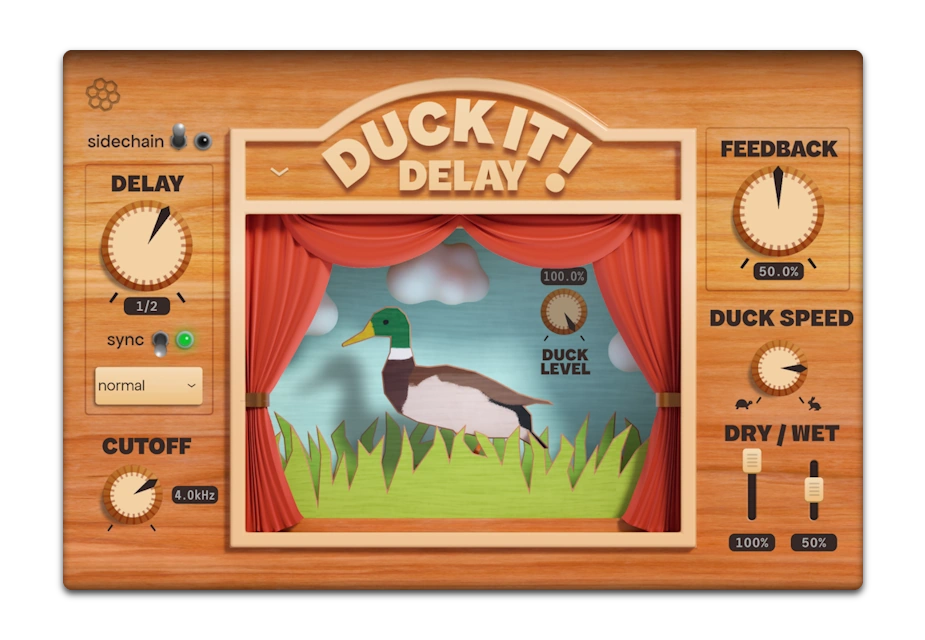Image resolution: width=925 pixels, height=640 pixels.
Task: Toggle the sidechain switch
Action: (179, 139)
